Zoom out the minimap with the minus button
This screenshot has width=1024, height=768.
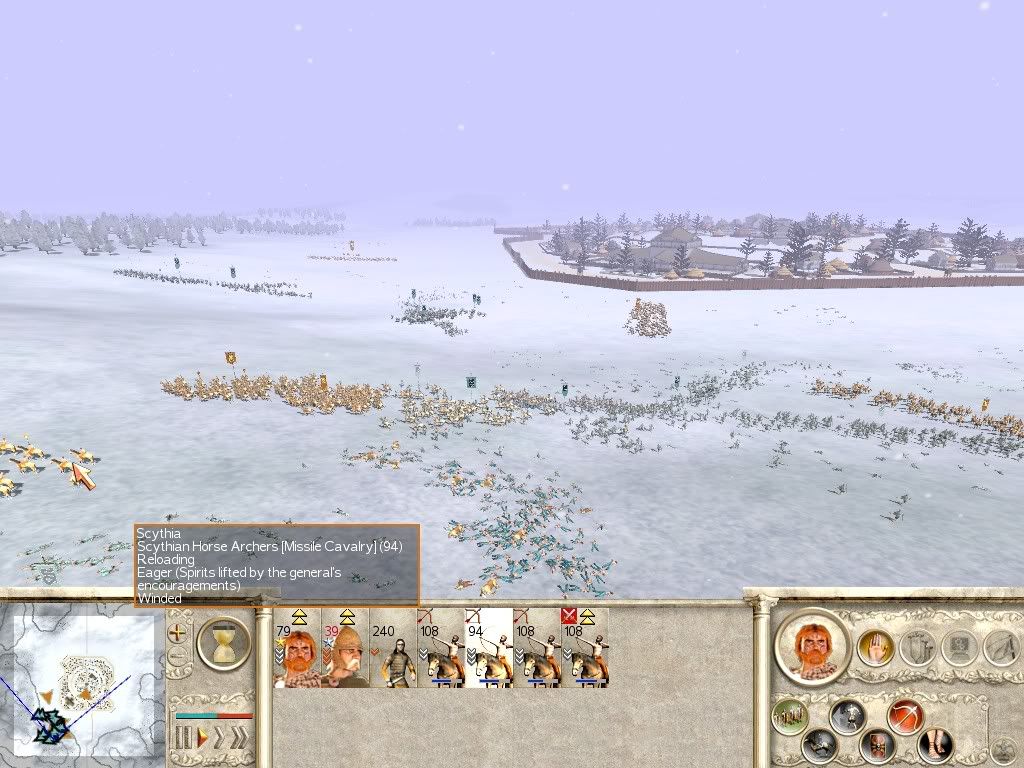(x=178, y=658)
